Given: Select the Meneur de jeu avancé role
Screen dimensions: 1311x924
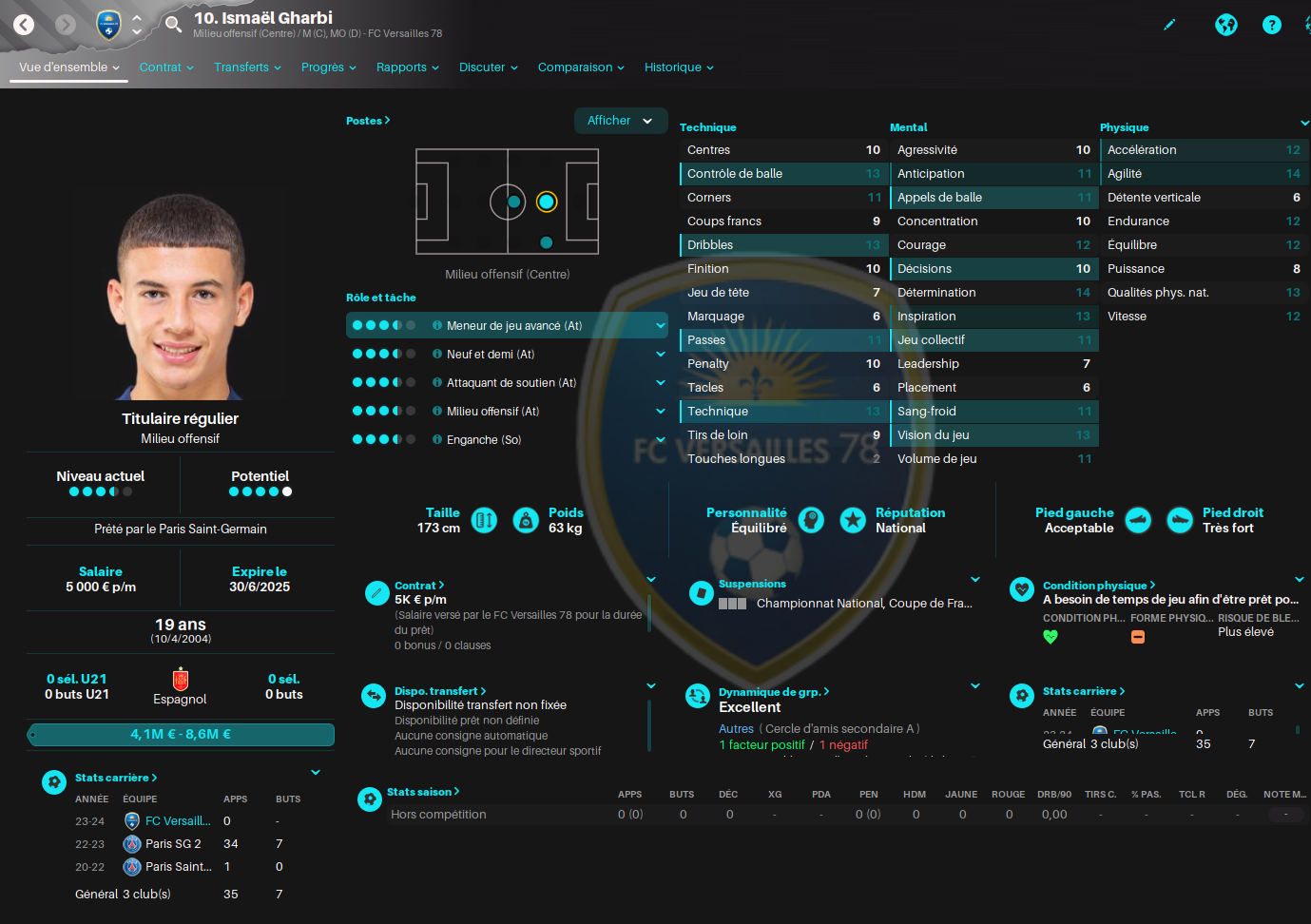Looking at the screenshot, I should [x=513, y=325].
